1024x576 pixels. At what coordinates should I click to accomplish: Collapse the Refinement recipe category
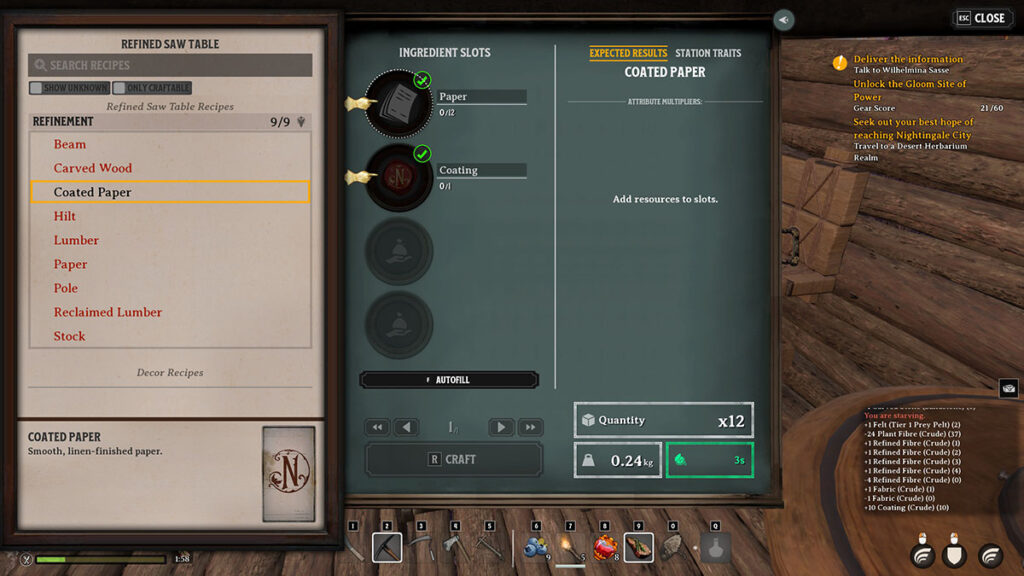(x=301, y=122)
